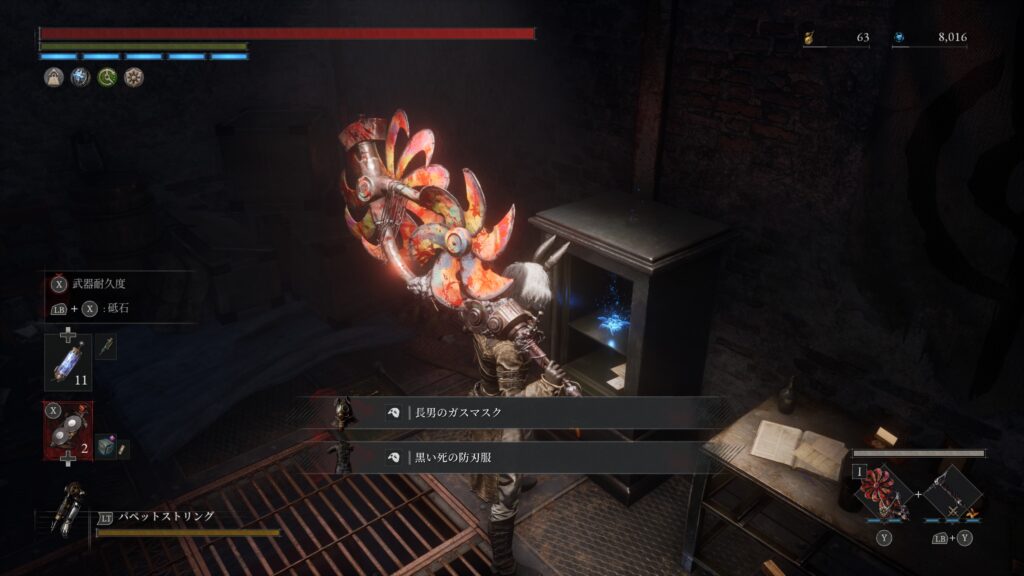Select the Pulse Cell belt slot

[x=67, y=362]
